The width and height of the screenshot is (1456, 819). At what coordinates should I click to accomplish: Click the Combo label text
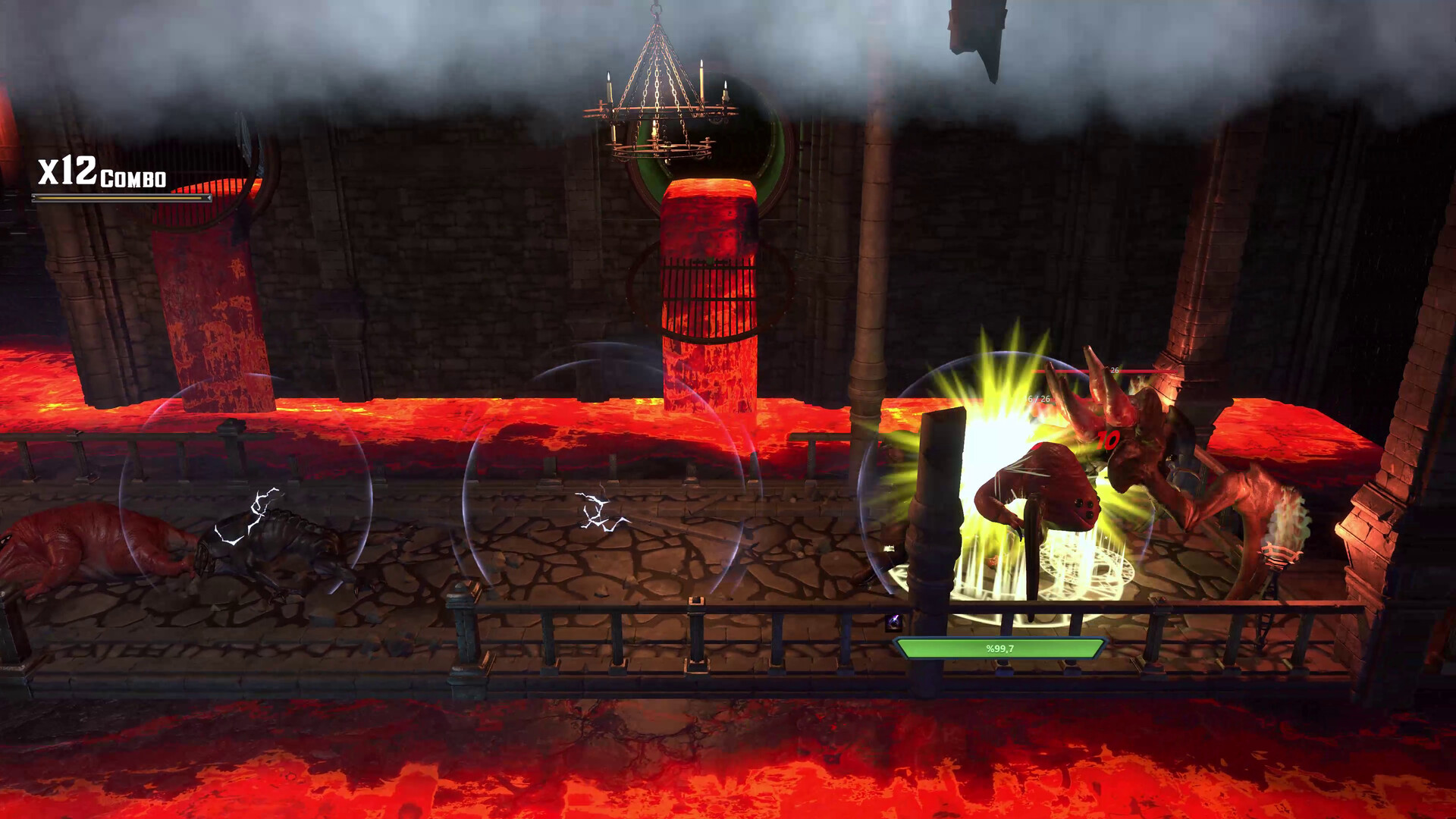point(135,180)
